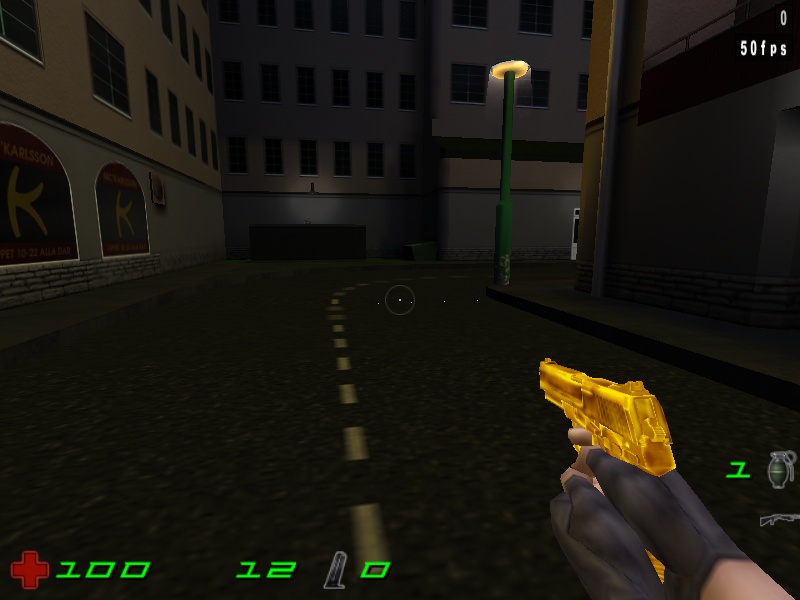This screenshot has width=800, height=600.
Task: Choose the shotgun weapon icon
Action: pyautogui.click(x=779, y=519)
